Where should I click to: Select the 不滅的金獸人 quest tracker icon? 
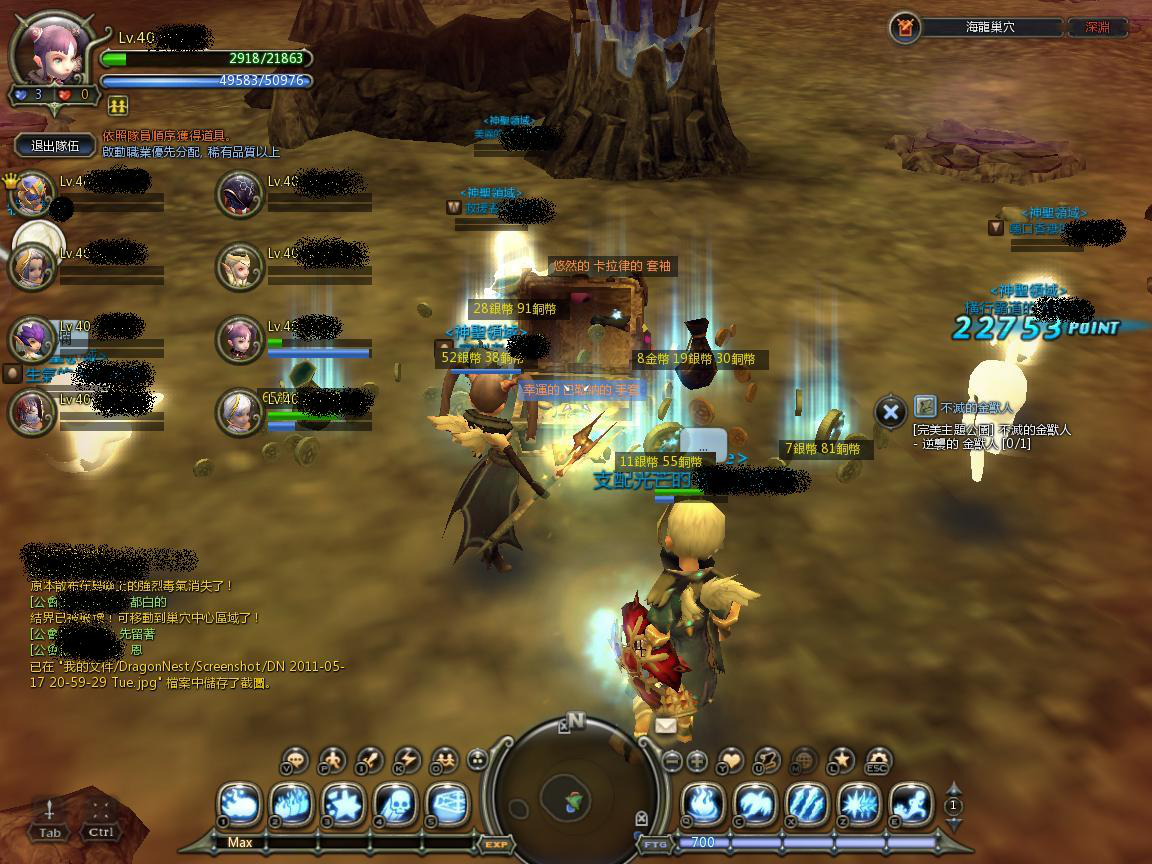[925, 407]
